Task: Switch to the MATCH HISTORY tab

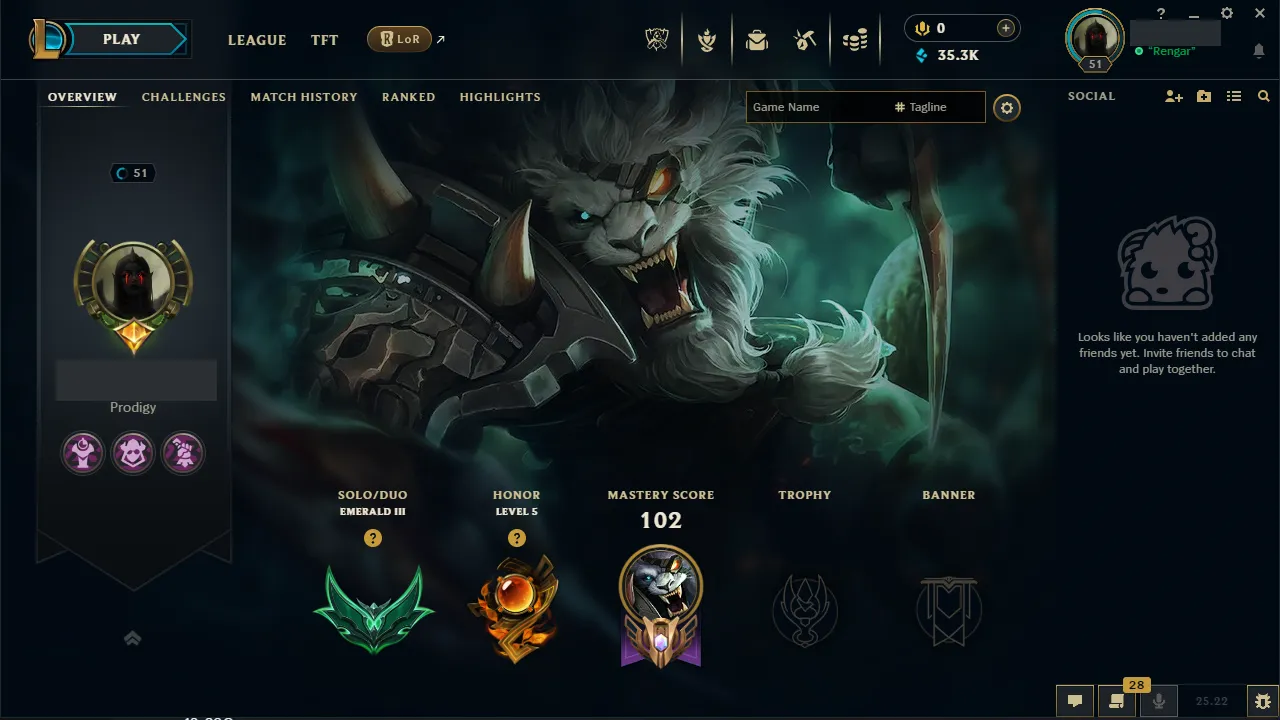Action: point(304,97)
